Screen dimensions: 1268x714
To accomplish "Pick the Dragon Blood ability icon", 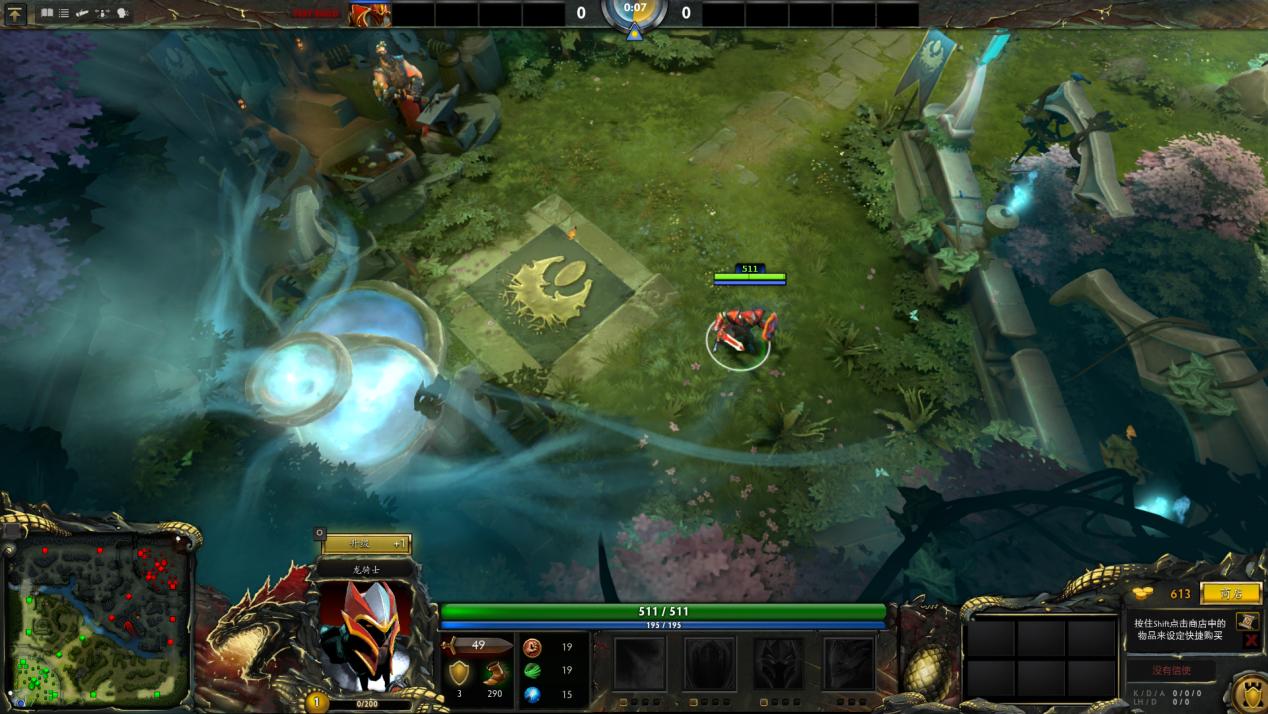I will [779, 663].
